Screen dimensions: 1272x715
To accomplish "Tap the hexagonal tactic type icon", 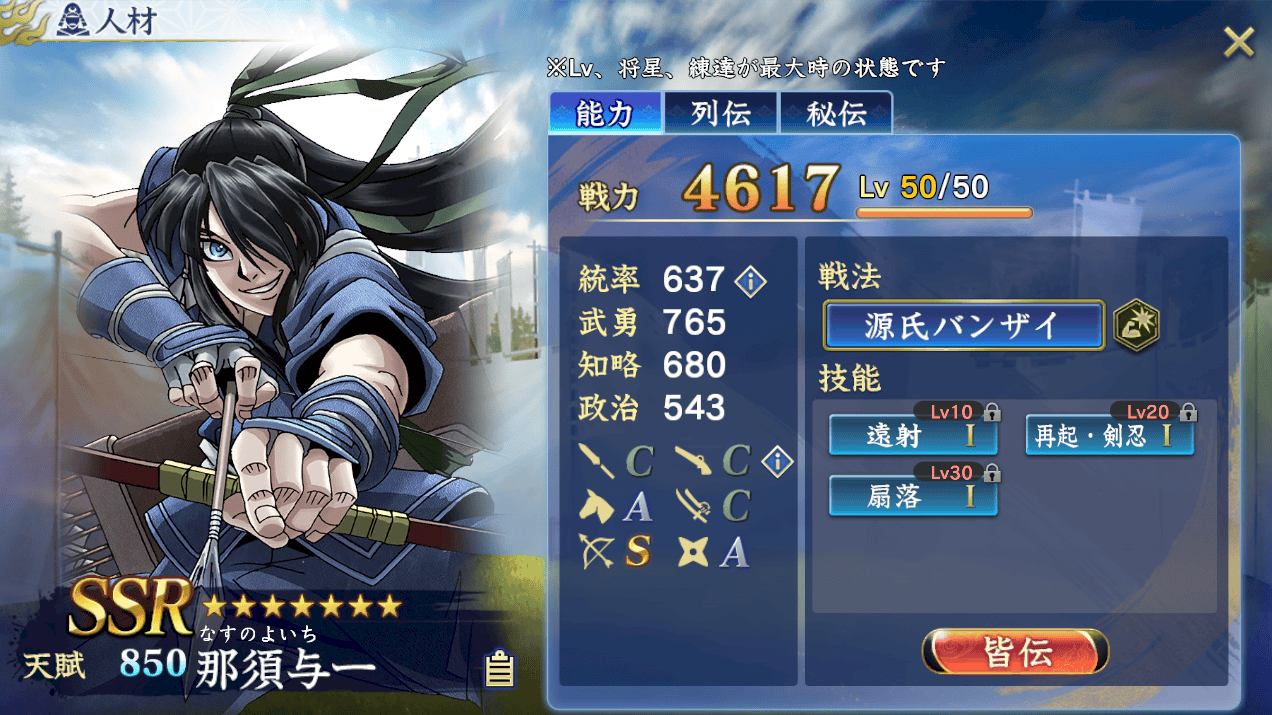I will (1137, 326).
